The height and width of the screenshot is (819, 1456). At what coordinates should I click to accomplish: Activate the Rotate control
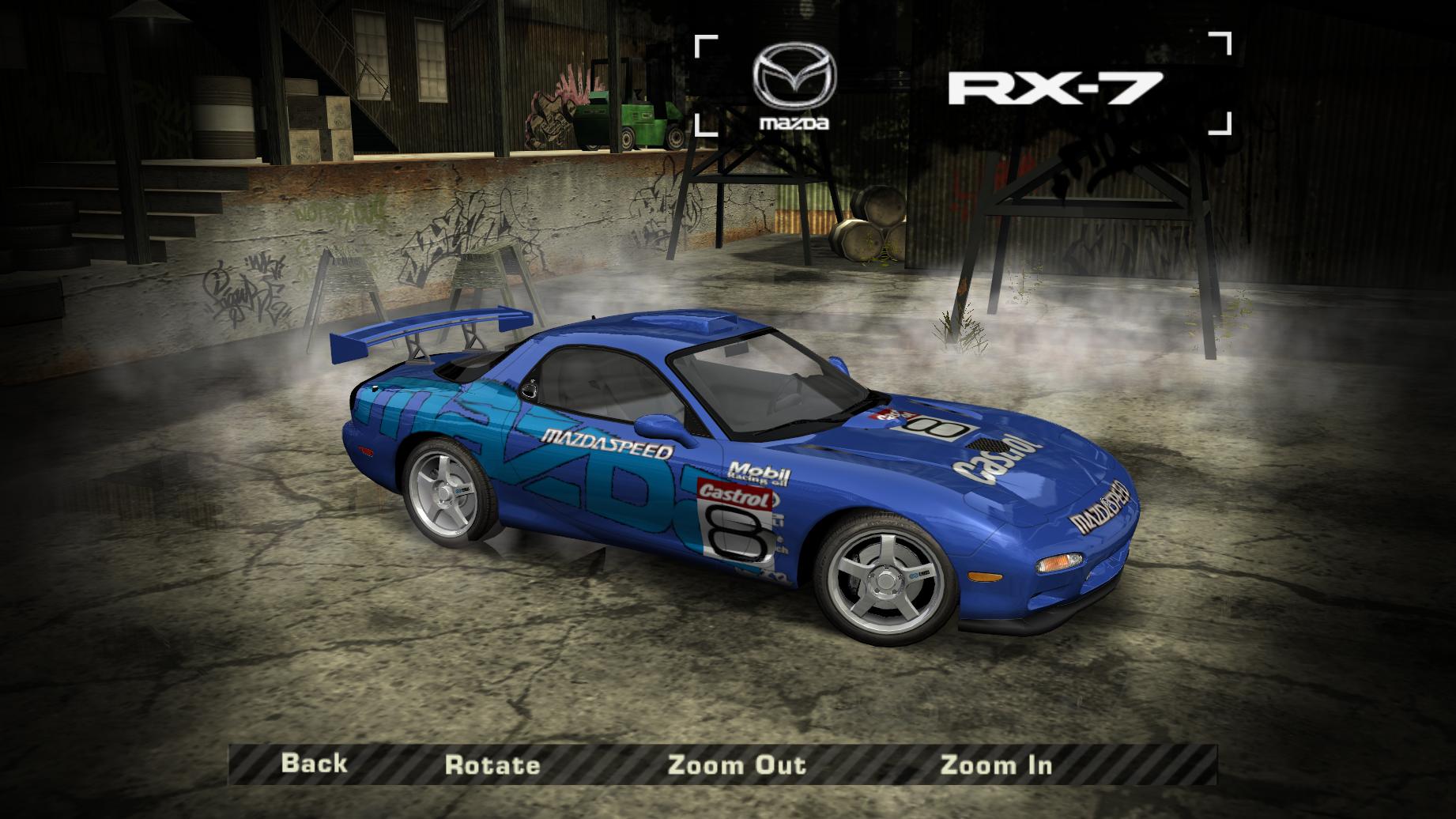tap(494, 764)
